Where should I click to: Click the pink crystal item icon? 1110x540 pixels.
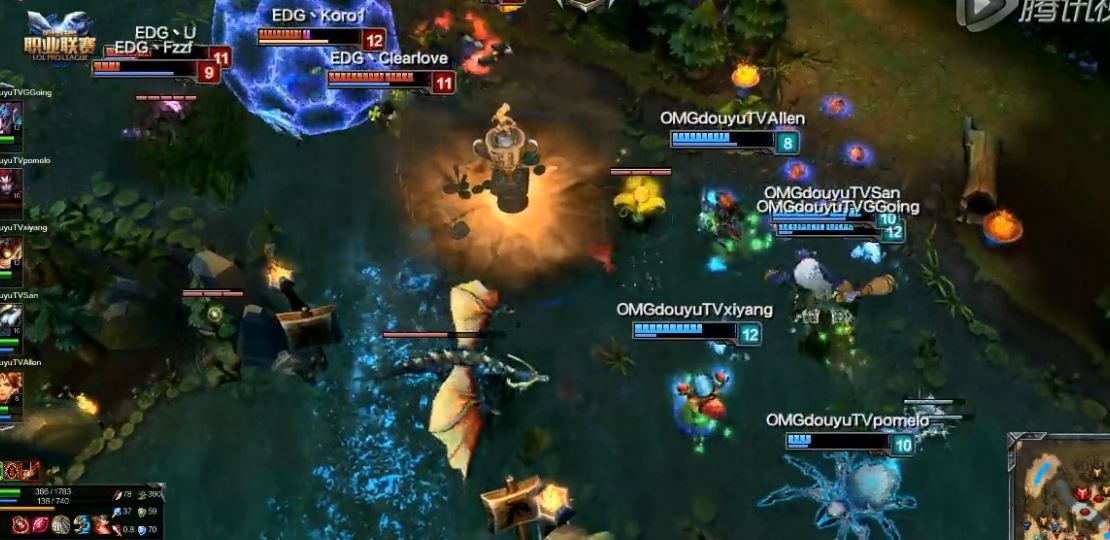(41, 524)
